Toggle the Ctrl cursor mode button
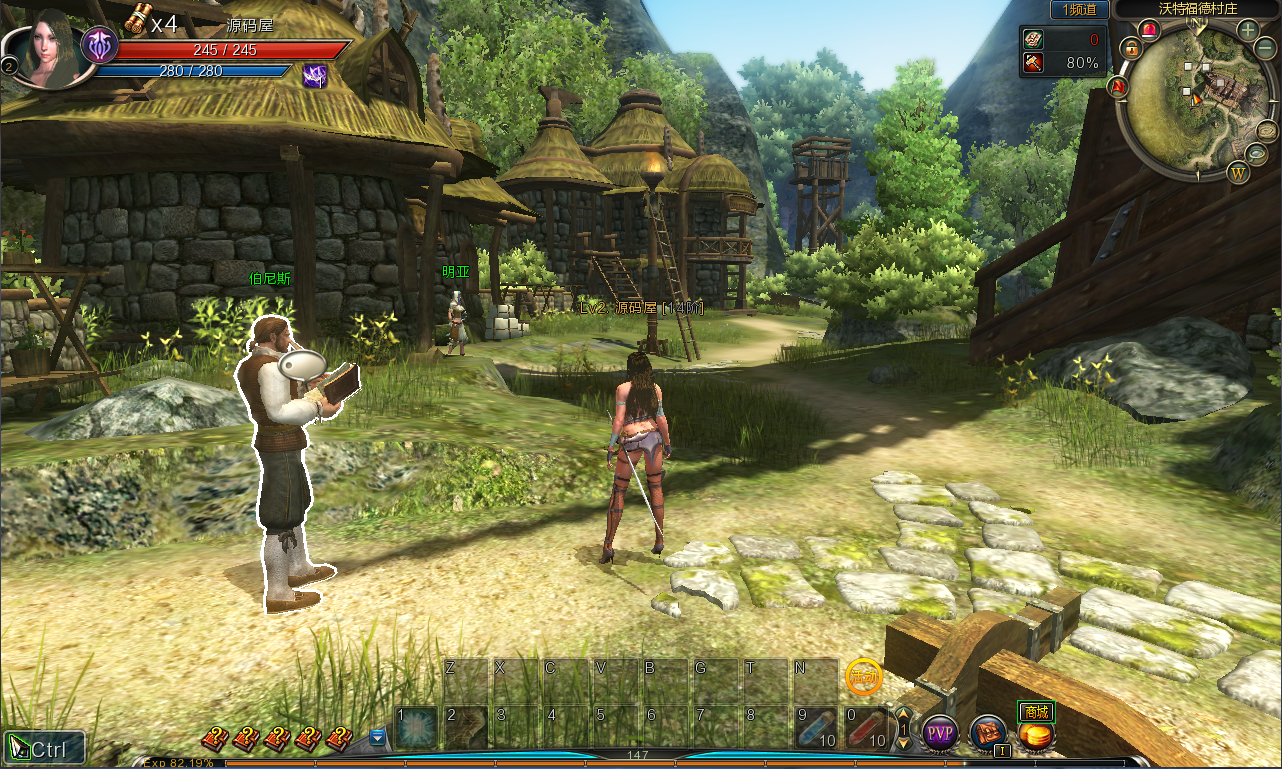Image resolution: width=1282 pixels, height=769 pixels. (44, 748)
